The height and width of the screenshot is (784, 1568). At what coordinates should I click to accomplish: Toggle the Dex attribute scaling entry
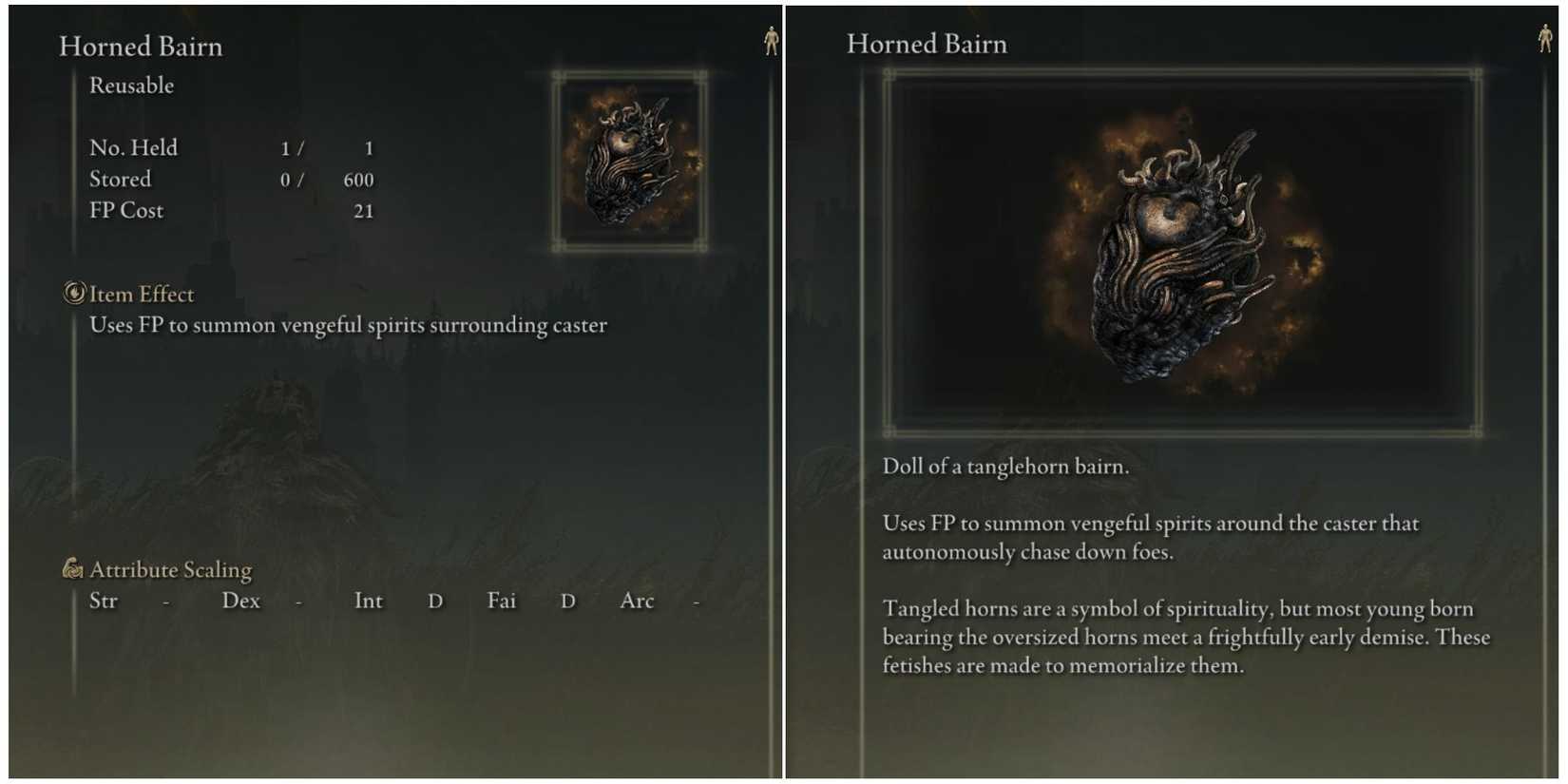click(241, 601)
